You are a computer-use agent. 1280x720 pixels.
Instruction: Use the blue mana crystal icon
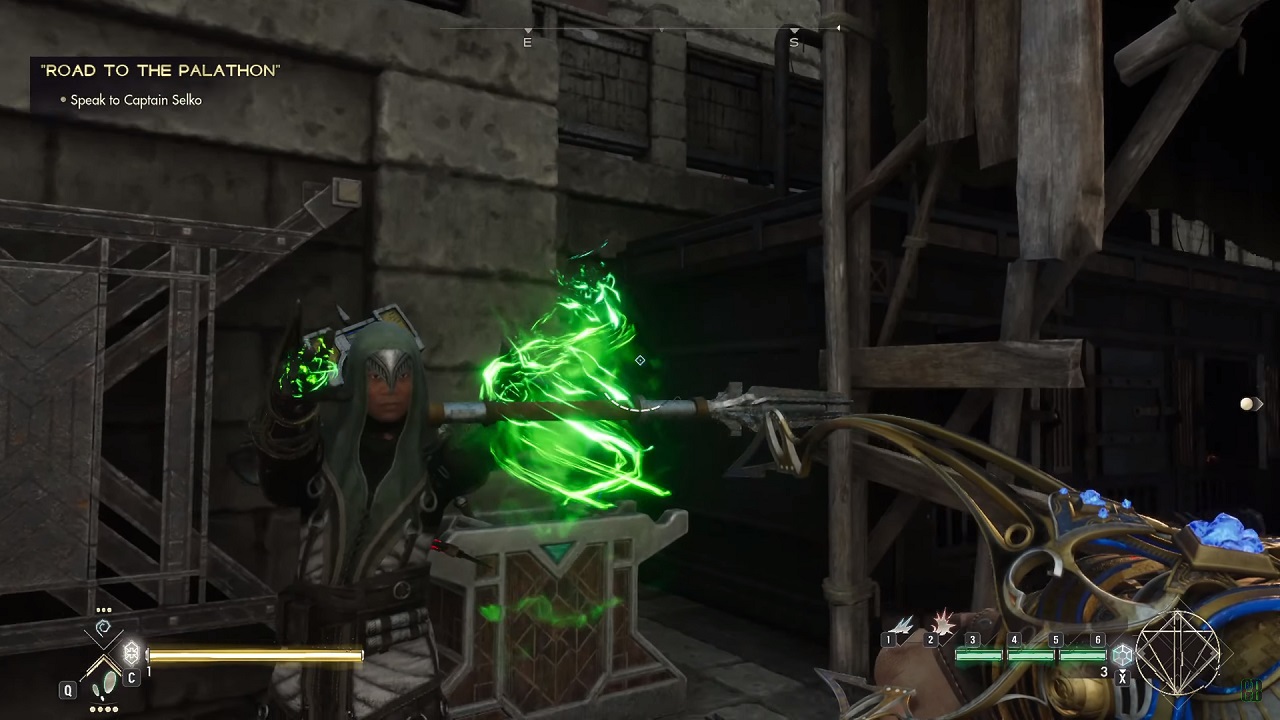[x=1123, y=654]
